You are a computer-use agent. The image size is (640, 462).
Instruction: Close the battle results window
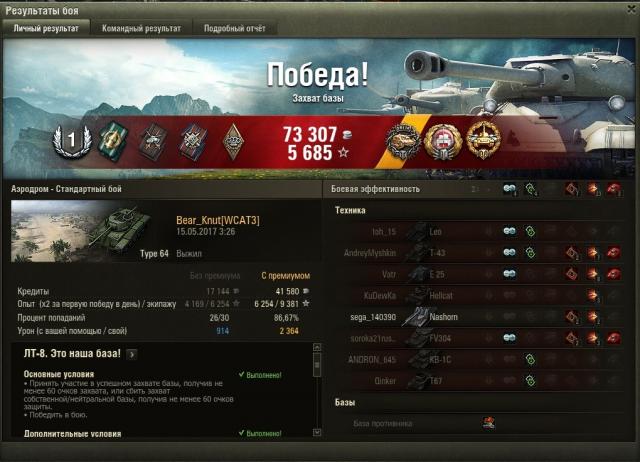(627, 10)
